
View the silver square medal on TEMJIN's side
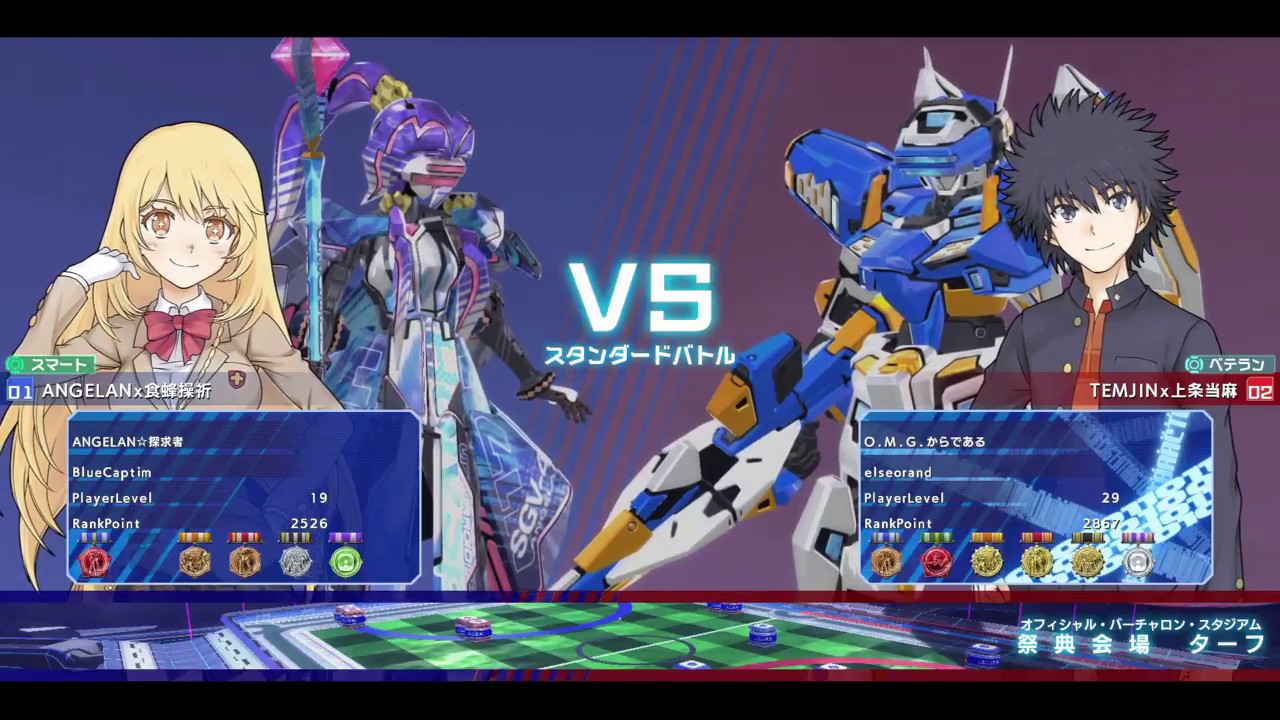(1137, 561)
